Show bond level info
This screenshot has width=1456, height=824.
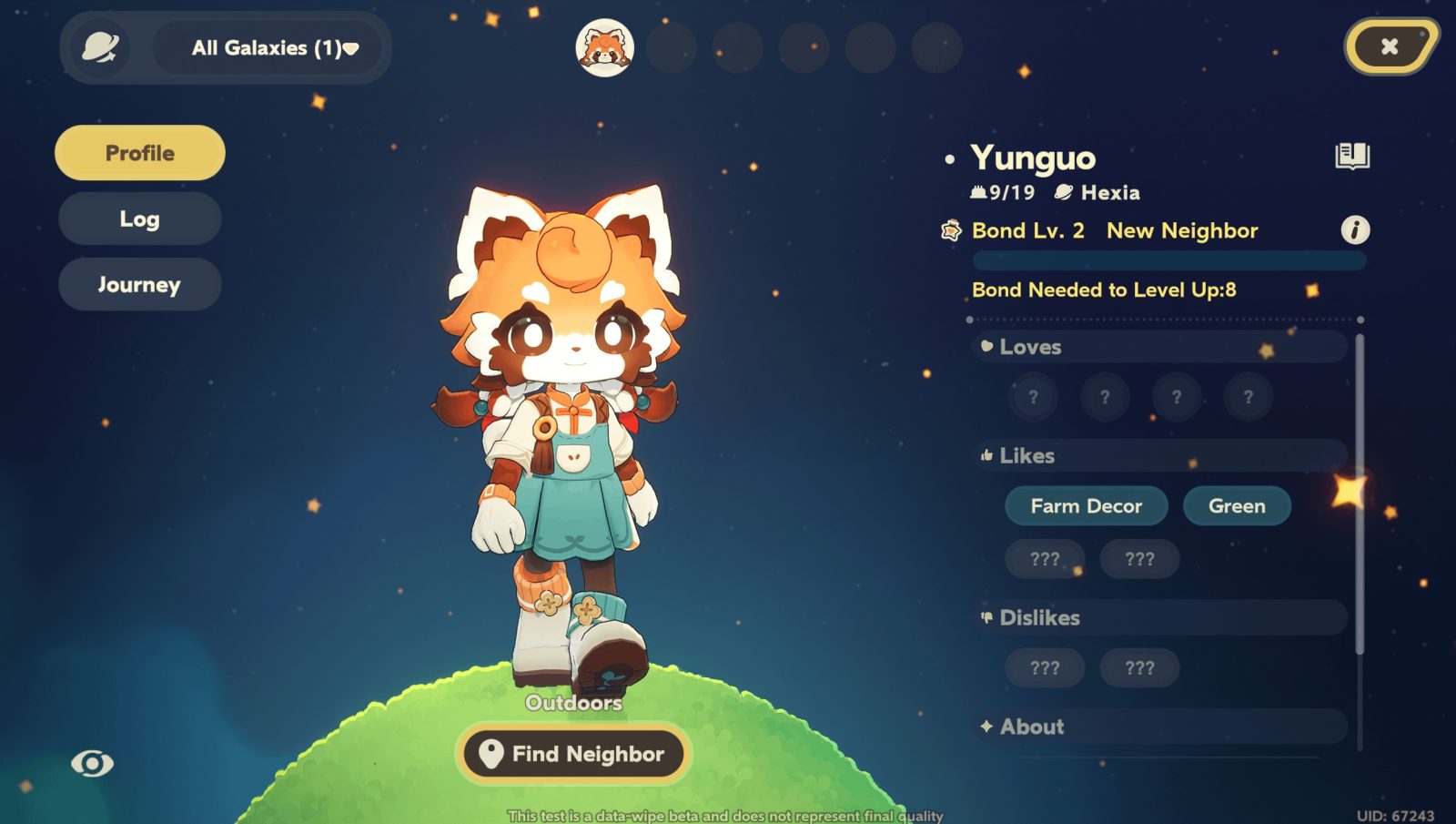point(1355,230)
